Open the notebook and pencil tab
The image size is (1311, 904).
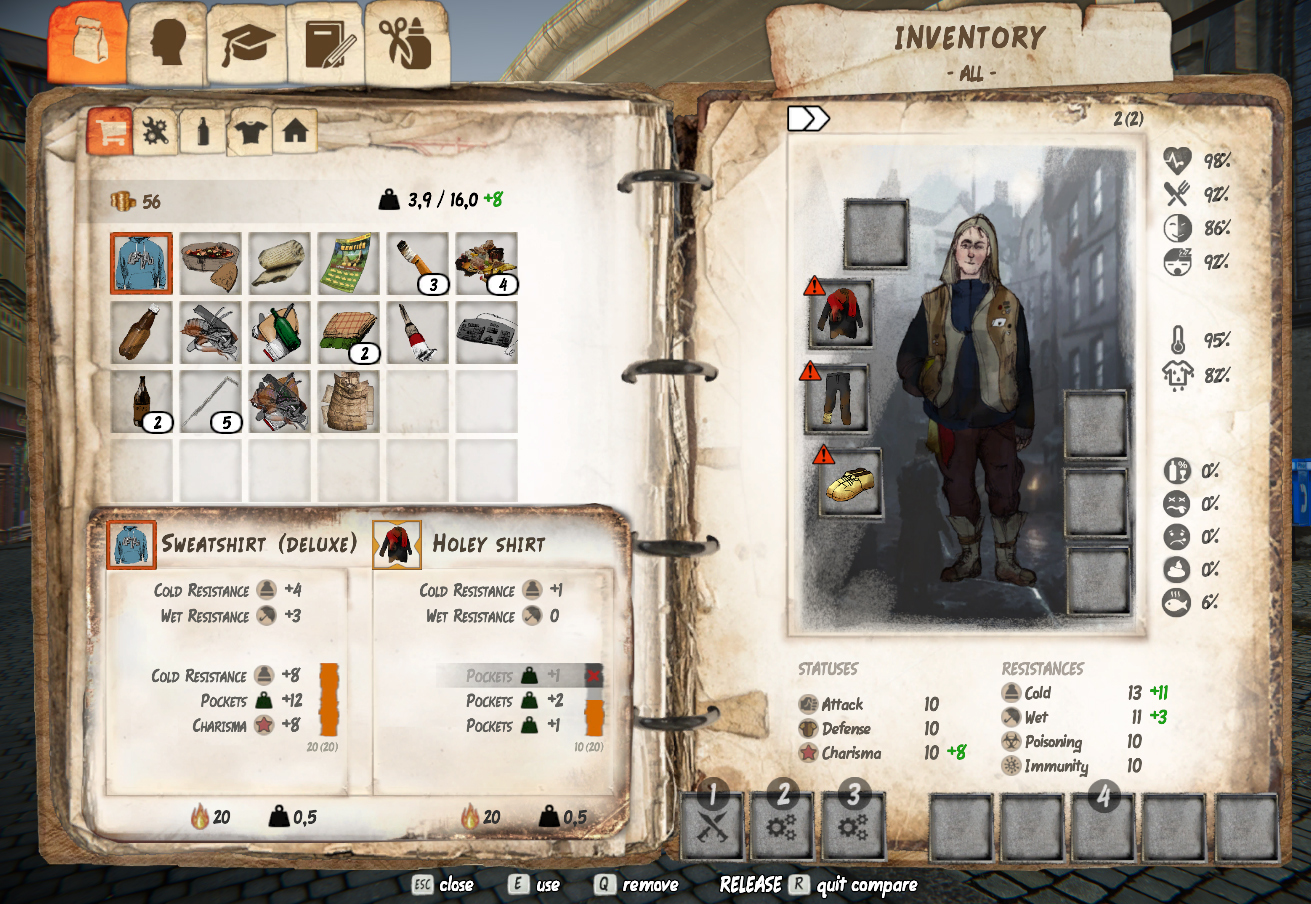(x=325, y=45)
